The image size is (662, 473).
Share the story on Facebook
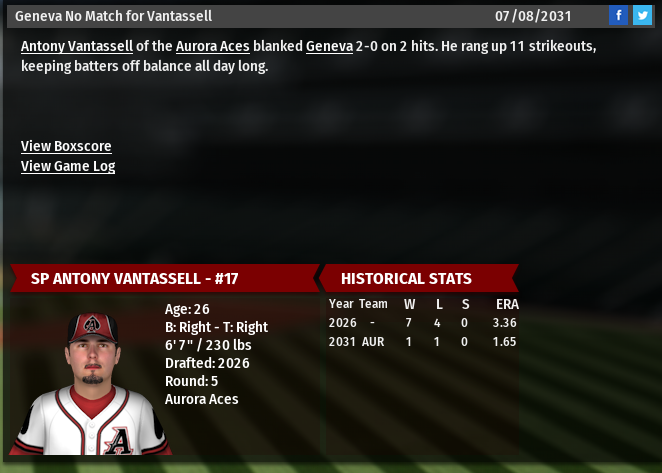click(x=619, y=15)
